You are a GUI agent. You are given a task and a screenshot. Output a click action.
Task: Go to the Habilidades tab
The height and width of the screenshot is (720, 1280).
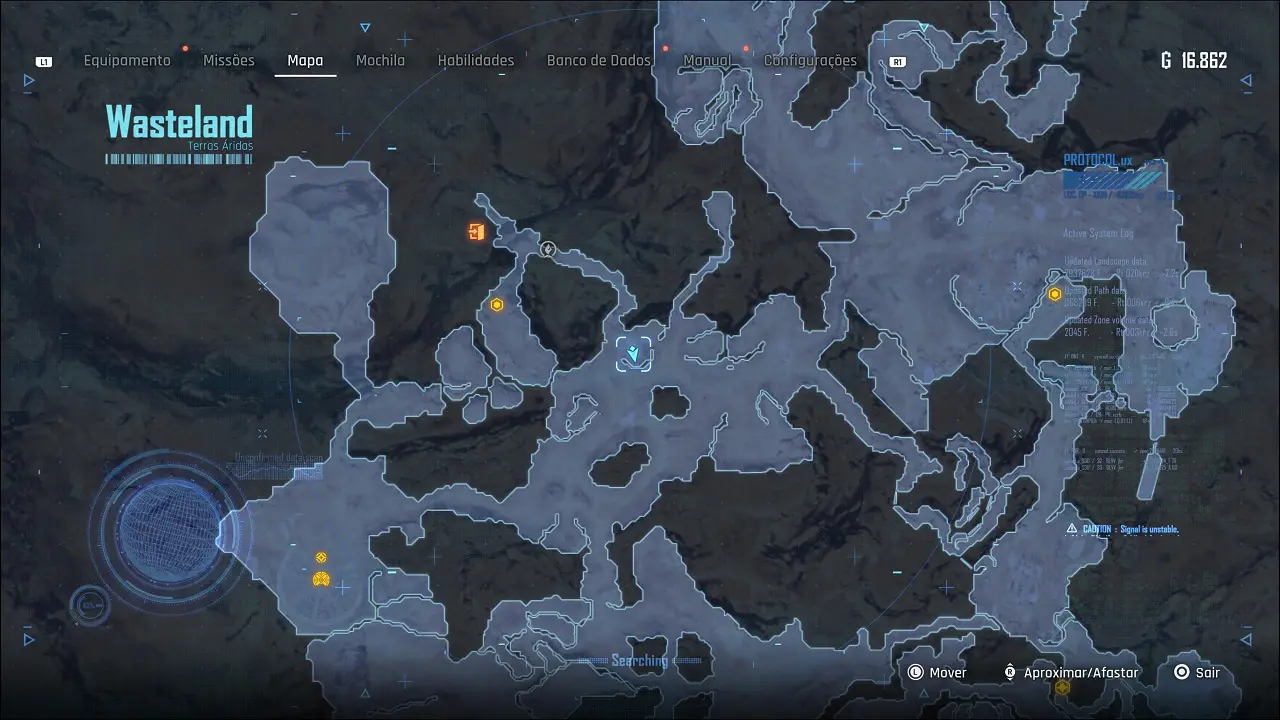[x=476, y=60]
